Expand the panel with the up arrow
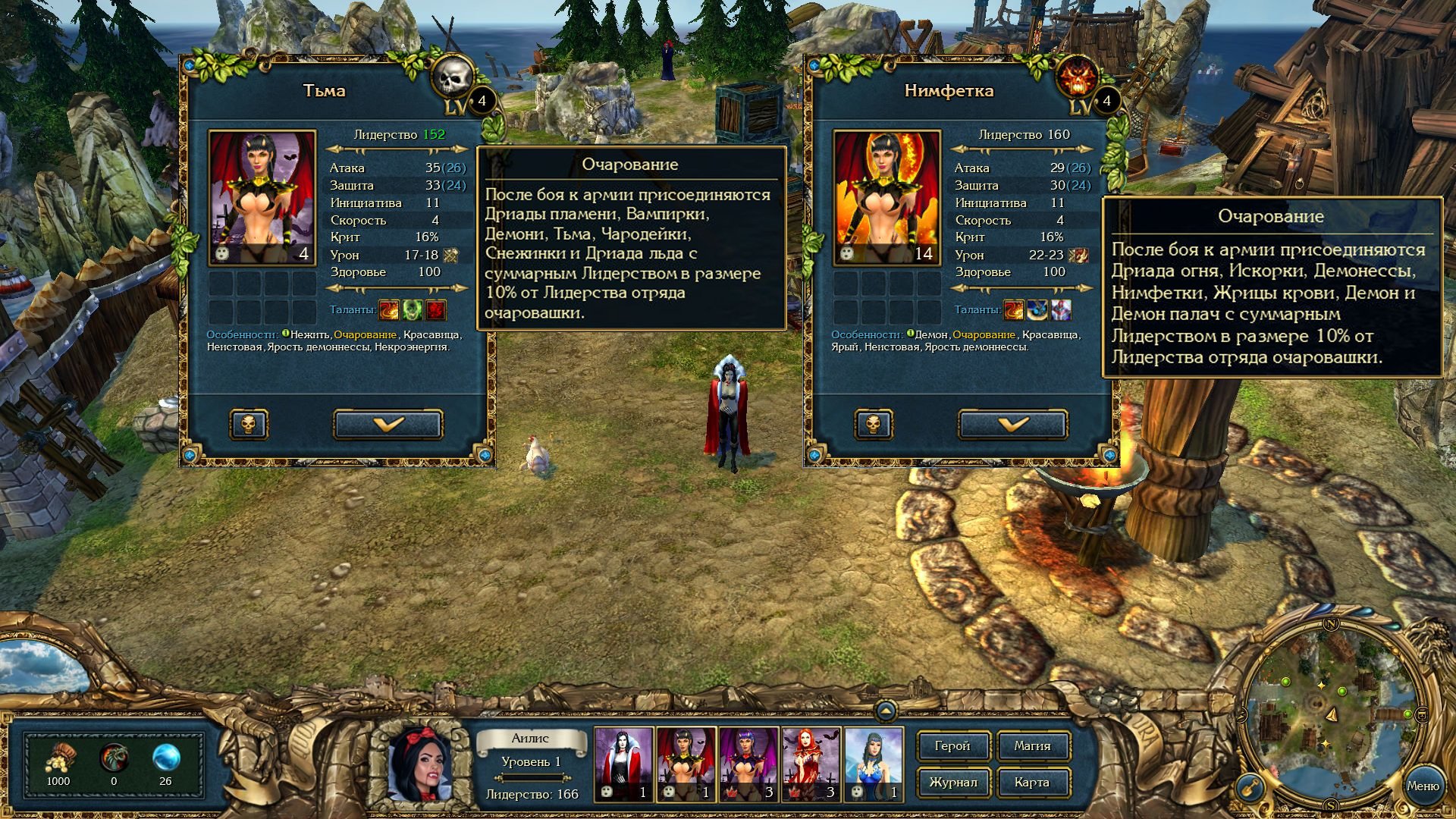 886,711
